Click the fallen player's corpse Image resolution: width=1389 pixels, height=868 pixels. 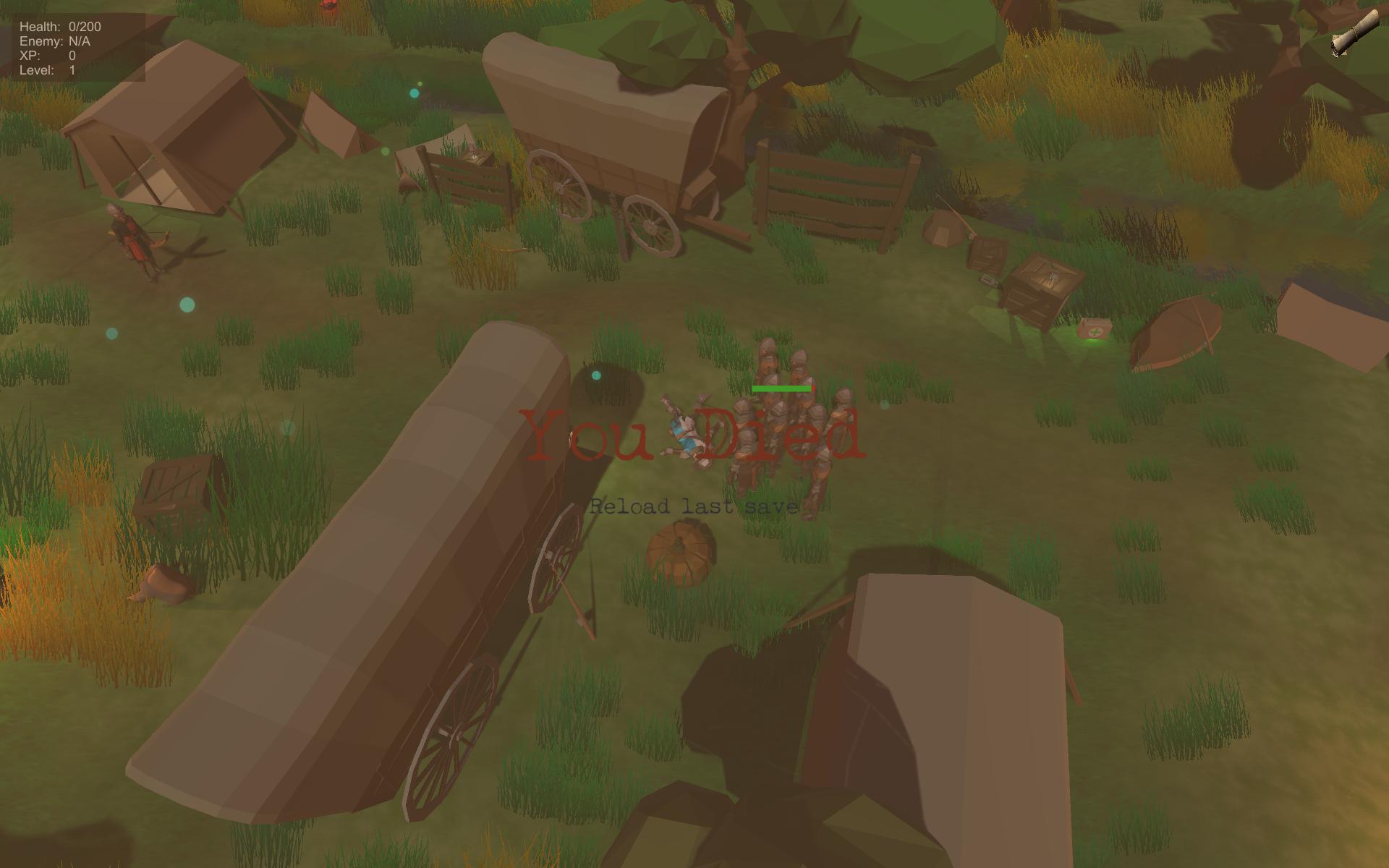[x=684, y=434]
